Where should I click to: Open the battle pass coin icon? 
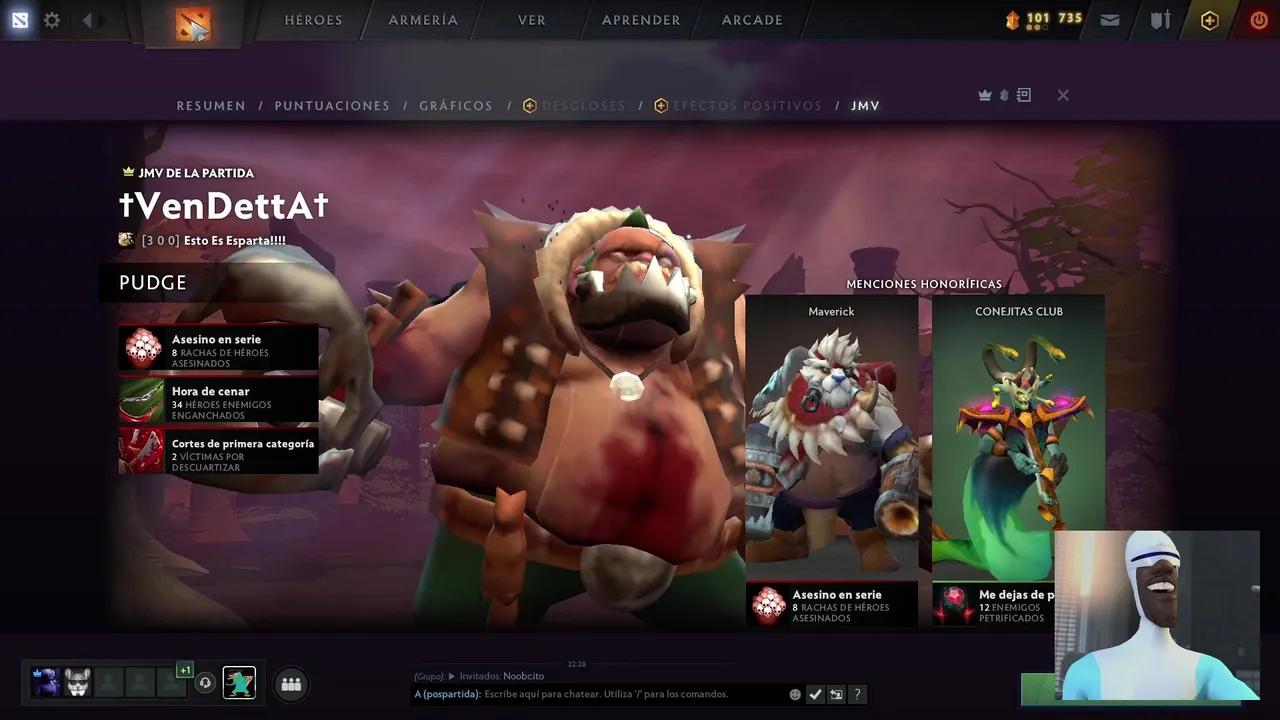point(1013,18)
